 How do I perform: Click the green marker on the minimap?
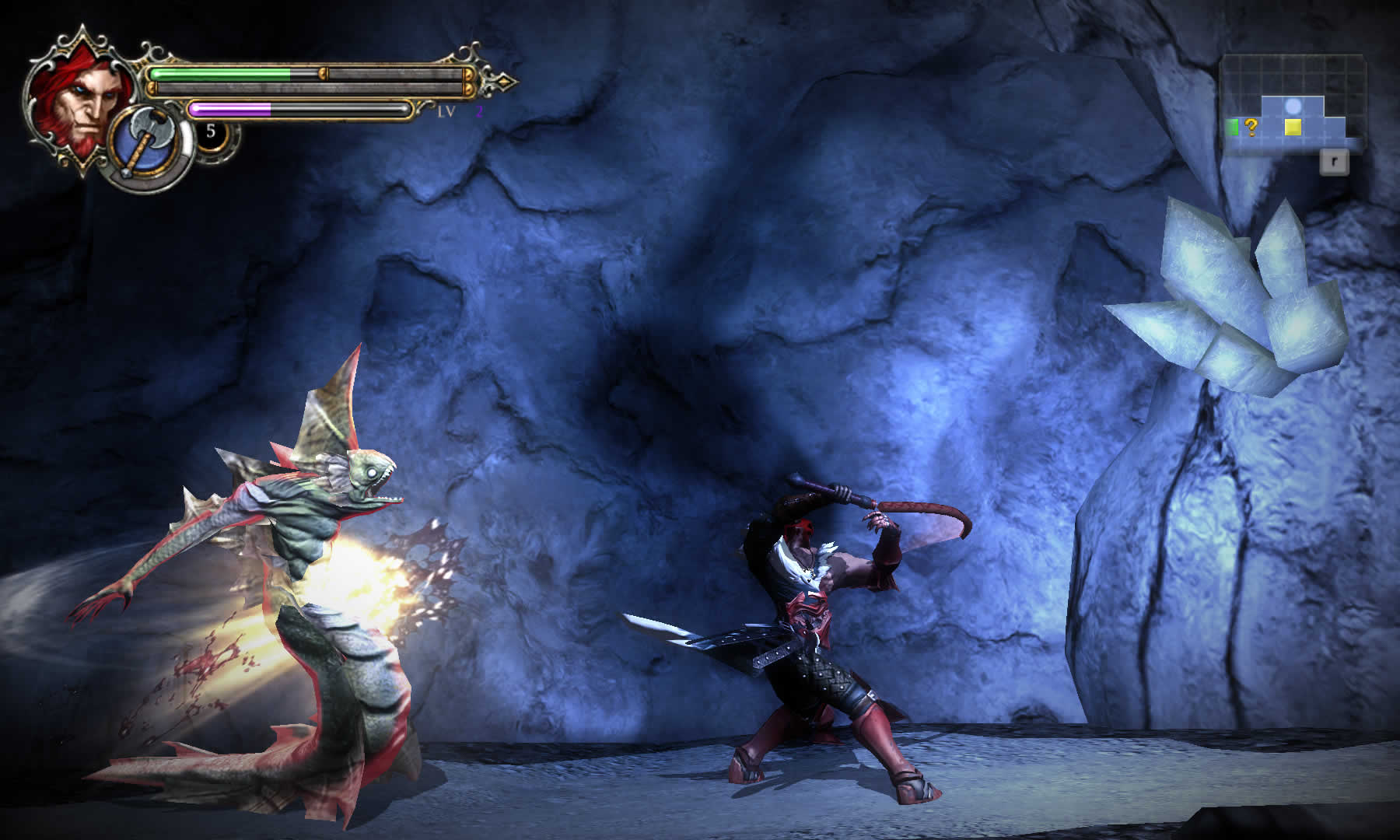point(1232,127)
